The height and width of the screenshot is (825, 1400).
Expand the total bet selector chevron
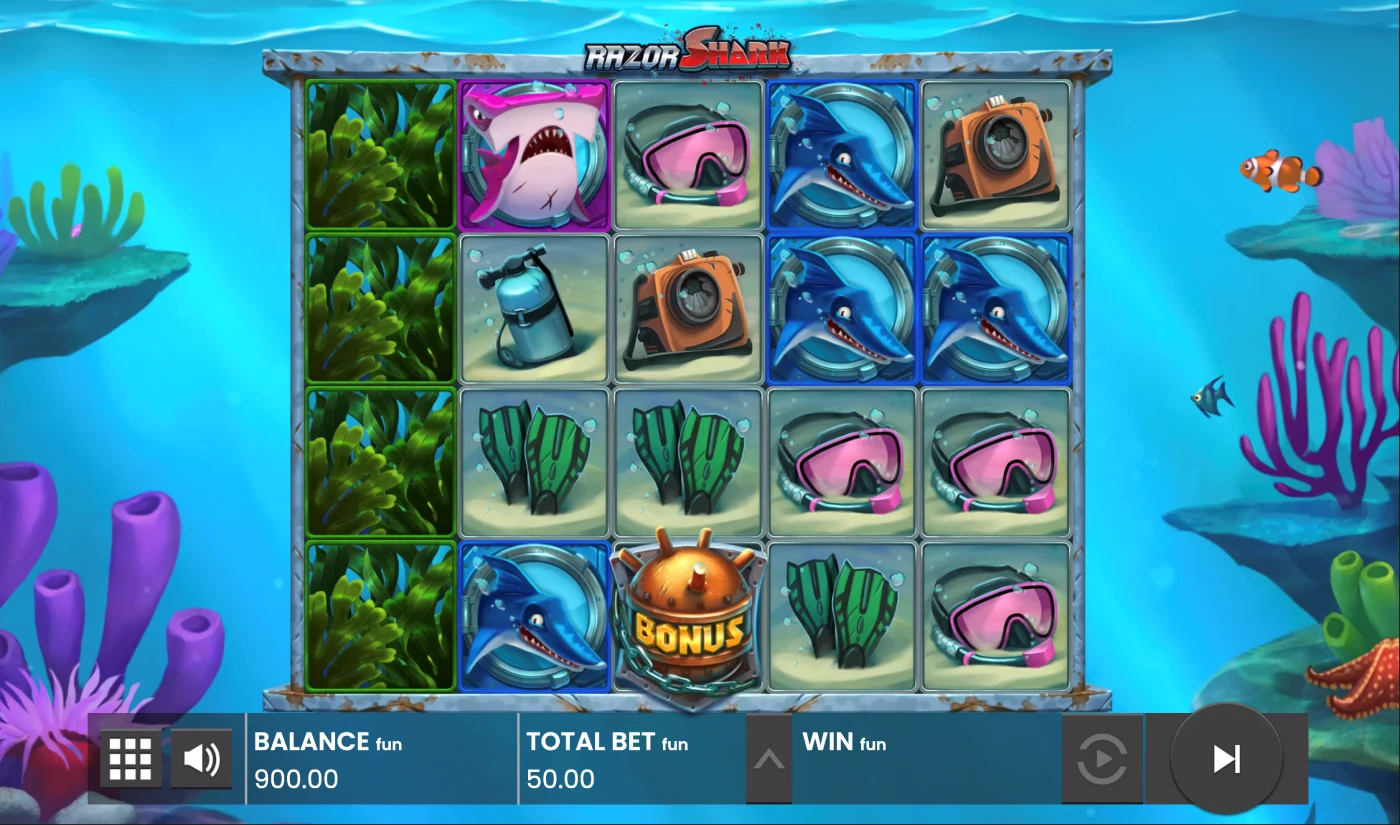[x=768, y=758]
